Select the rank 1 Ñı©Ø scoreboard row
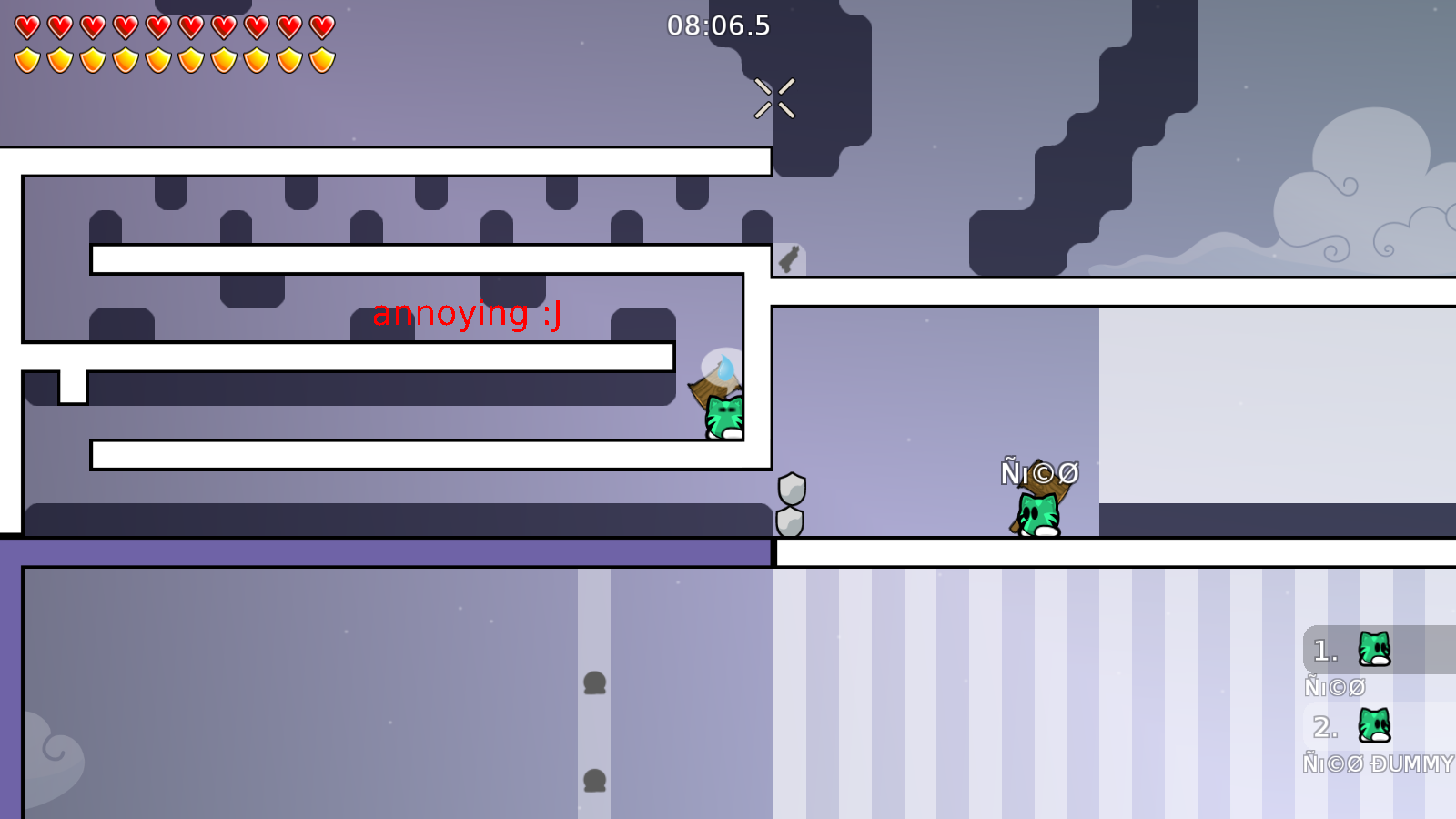Image resolution: width=1456 pixels, height=819 pixels. [x=1336, y=687]
